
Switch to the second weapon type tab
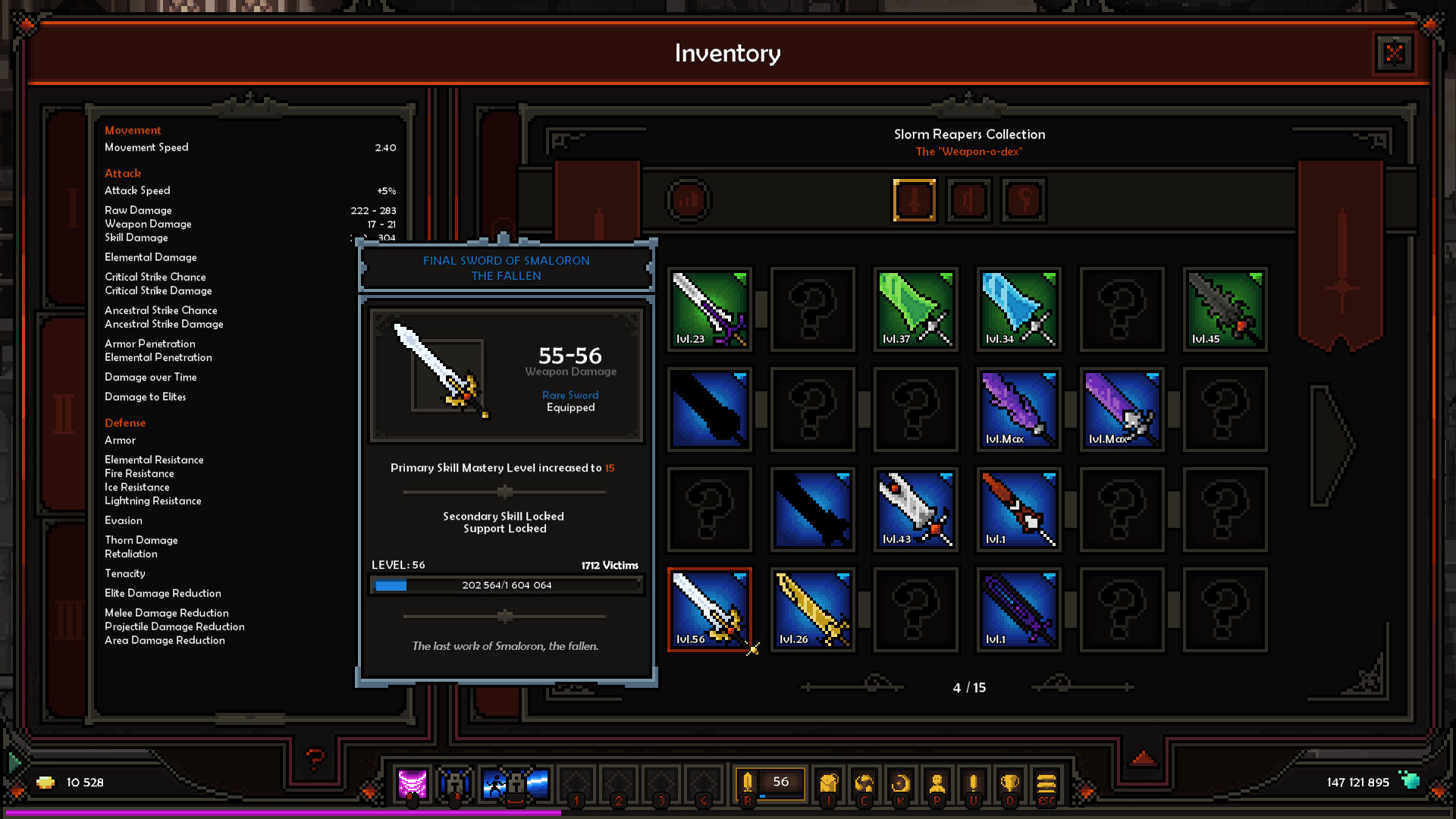coord(968,199)
